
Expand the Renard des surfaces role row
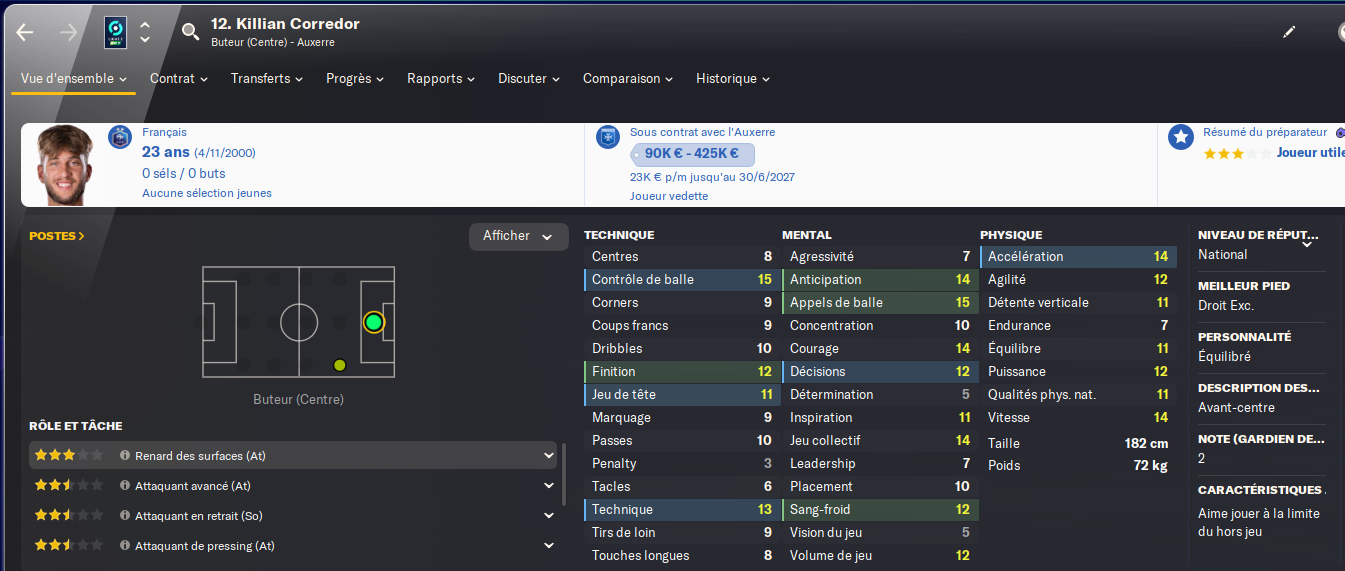(548, 456)
